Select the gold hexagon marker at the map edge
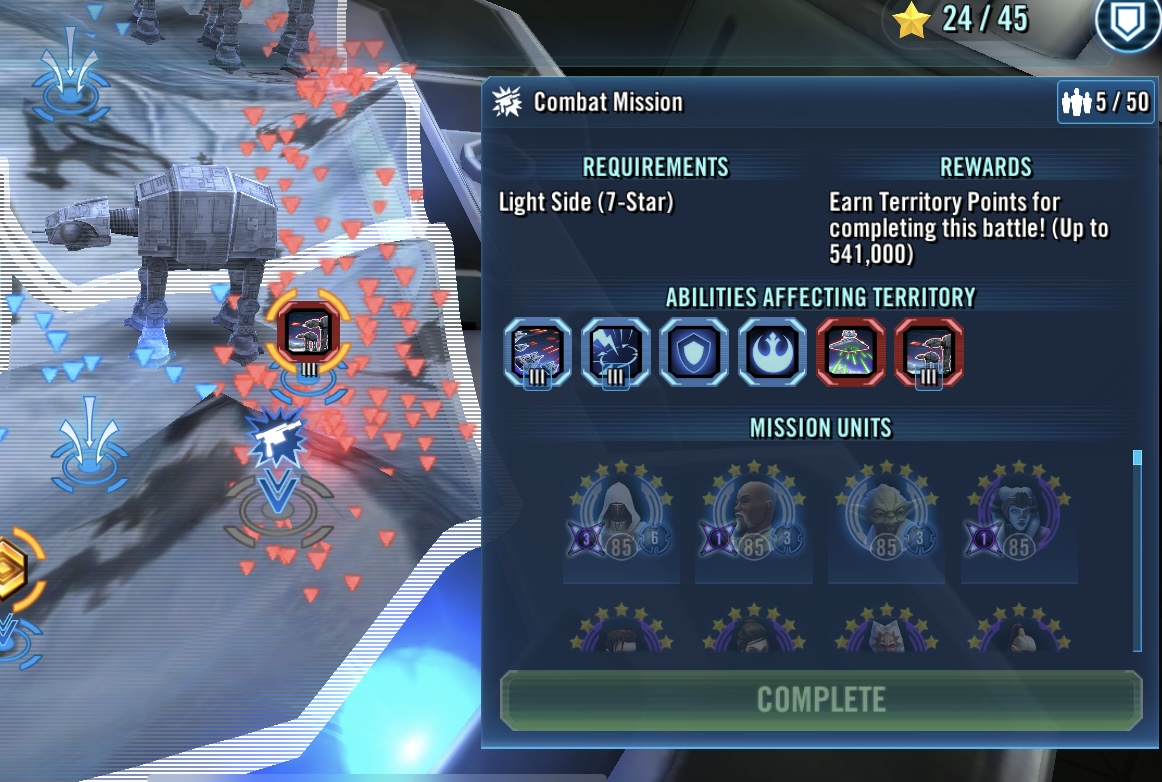 point(12,571)
